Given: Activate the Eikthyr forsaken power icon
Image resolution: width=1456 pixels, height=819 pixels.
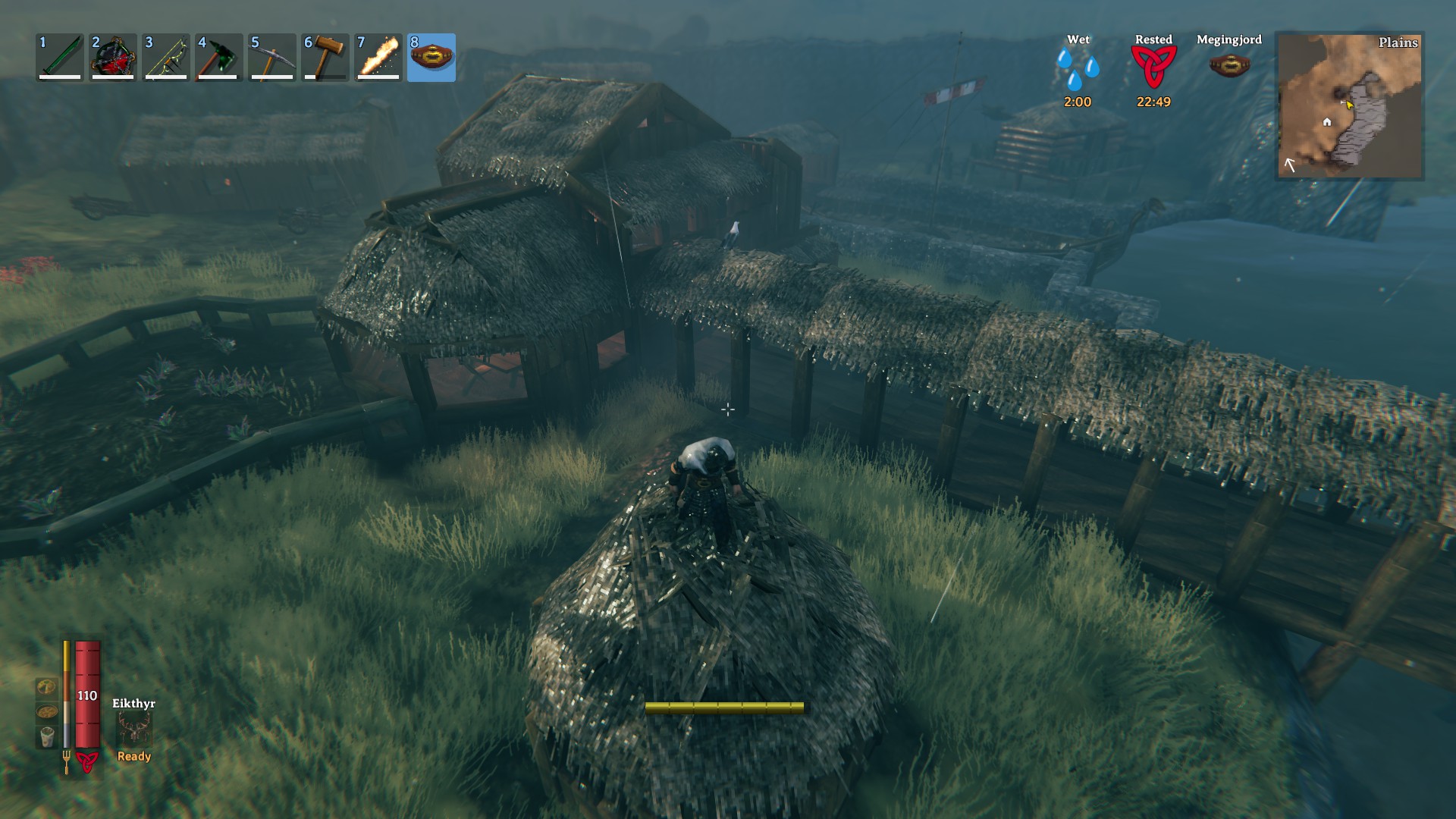Looking at the screenshot, I should (134, 729).
